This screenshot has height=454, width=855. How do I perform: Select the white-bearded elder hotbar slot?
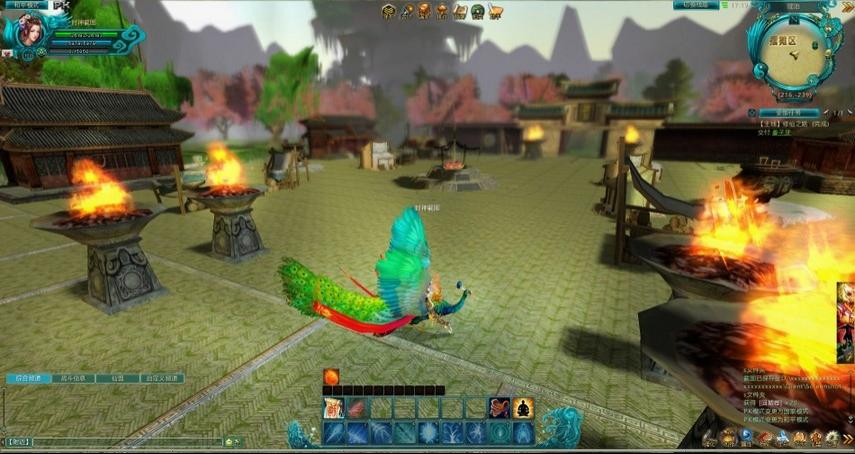coord(332,408)
